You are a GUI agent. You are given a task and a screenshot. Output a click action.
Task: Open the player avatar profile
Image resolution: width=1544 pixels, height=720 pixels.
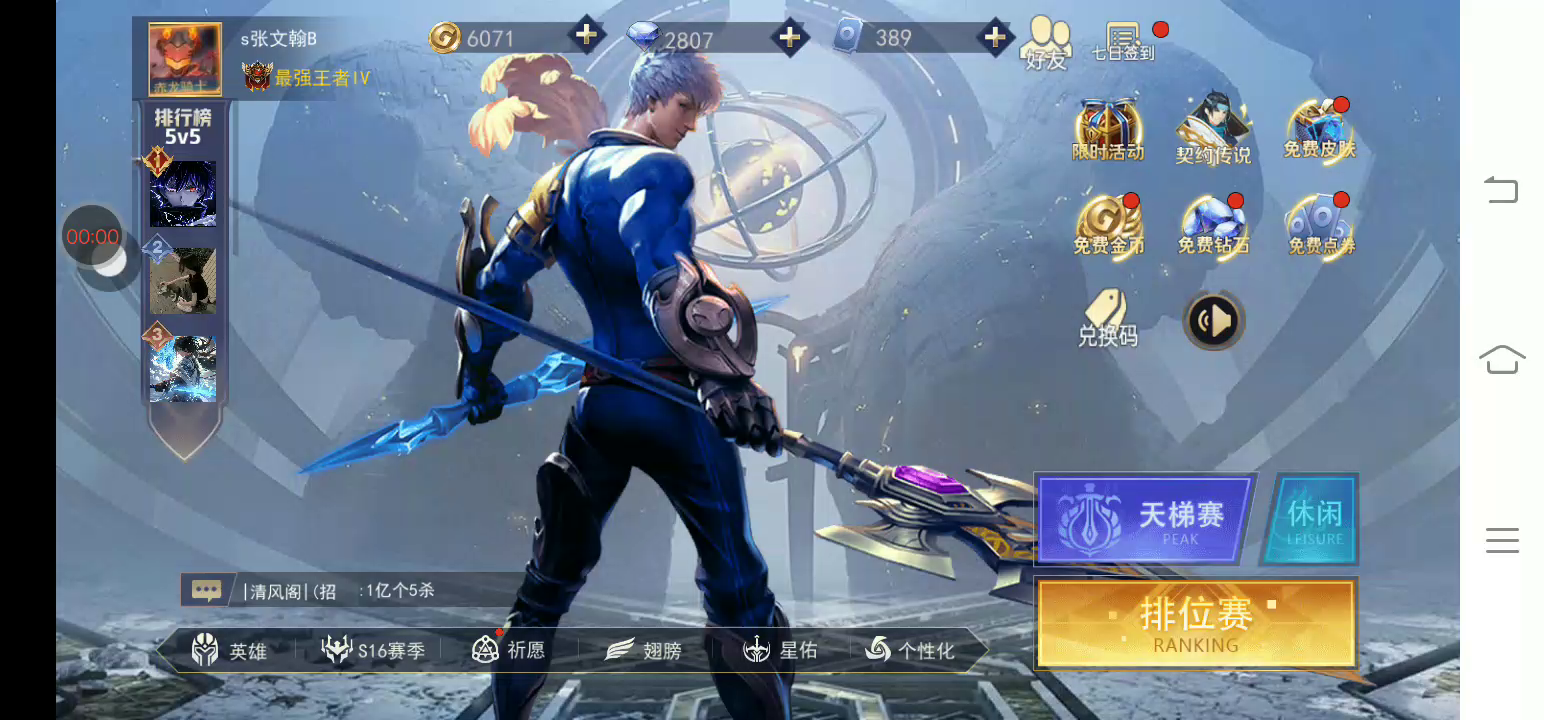coord(185,60)
